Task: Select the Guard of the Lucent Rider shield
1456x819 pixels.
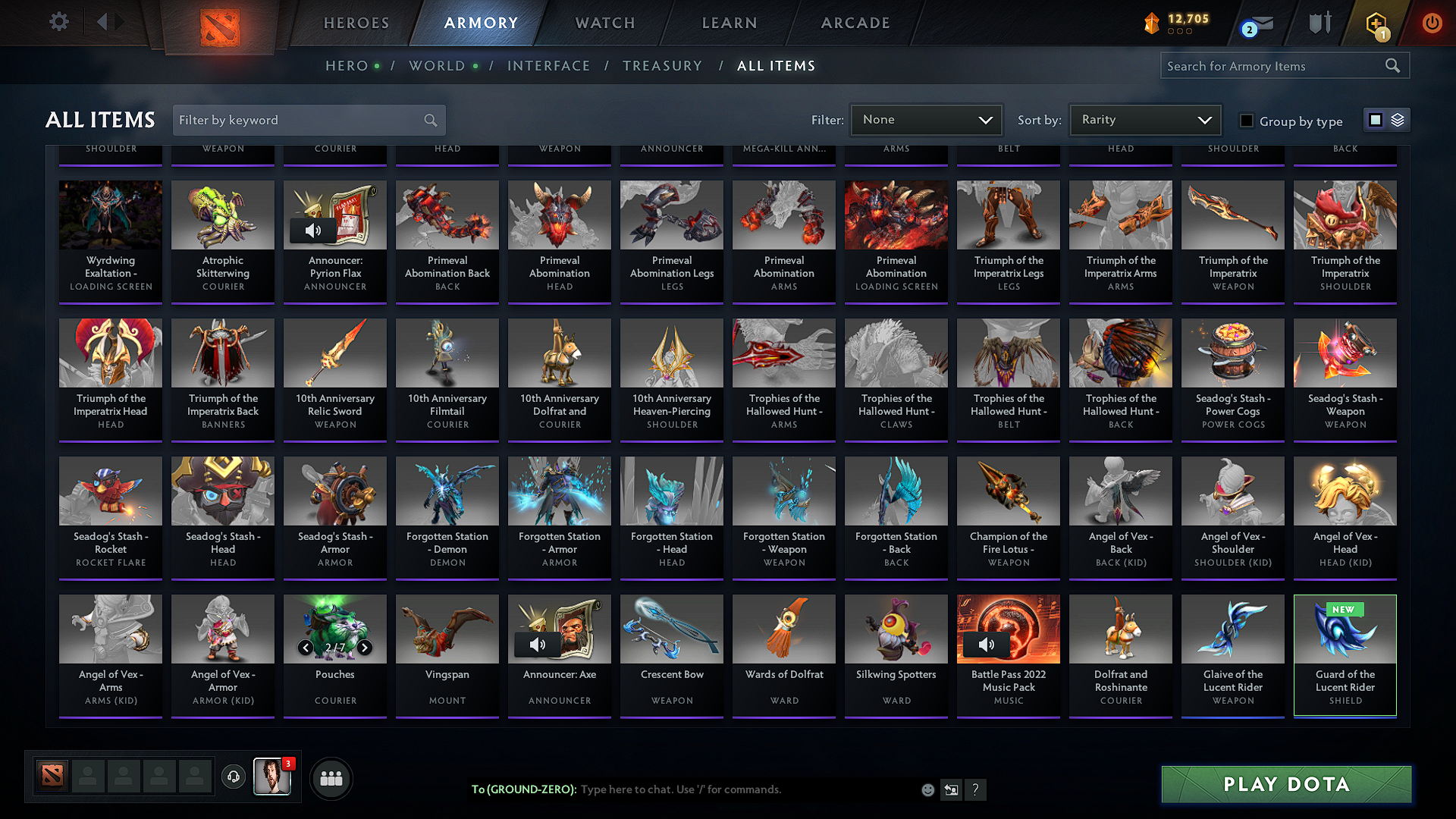Action: (x=1345, y=654)
